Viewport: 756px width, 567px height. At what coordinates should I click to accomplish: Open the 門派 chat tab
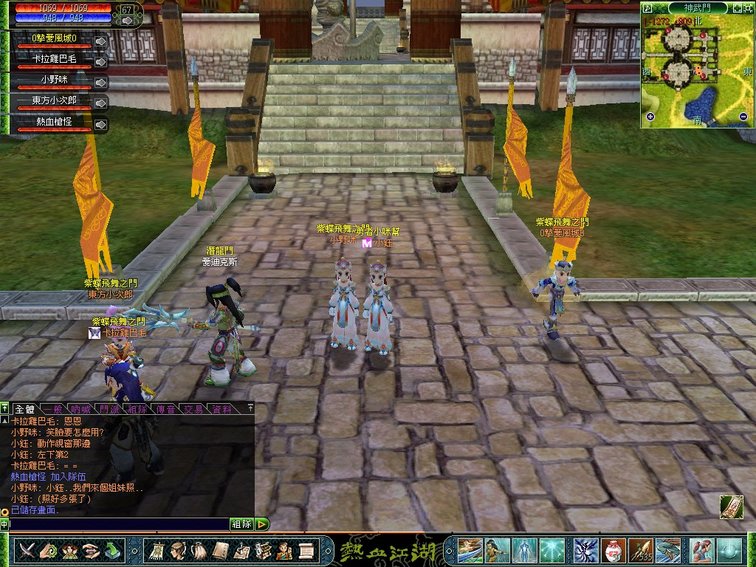(109, 409)
